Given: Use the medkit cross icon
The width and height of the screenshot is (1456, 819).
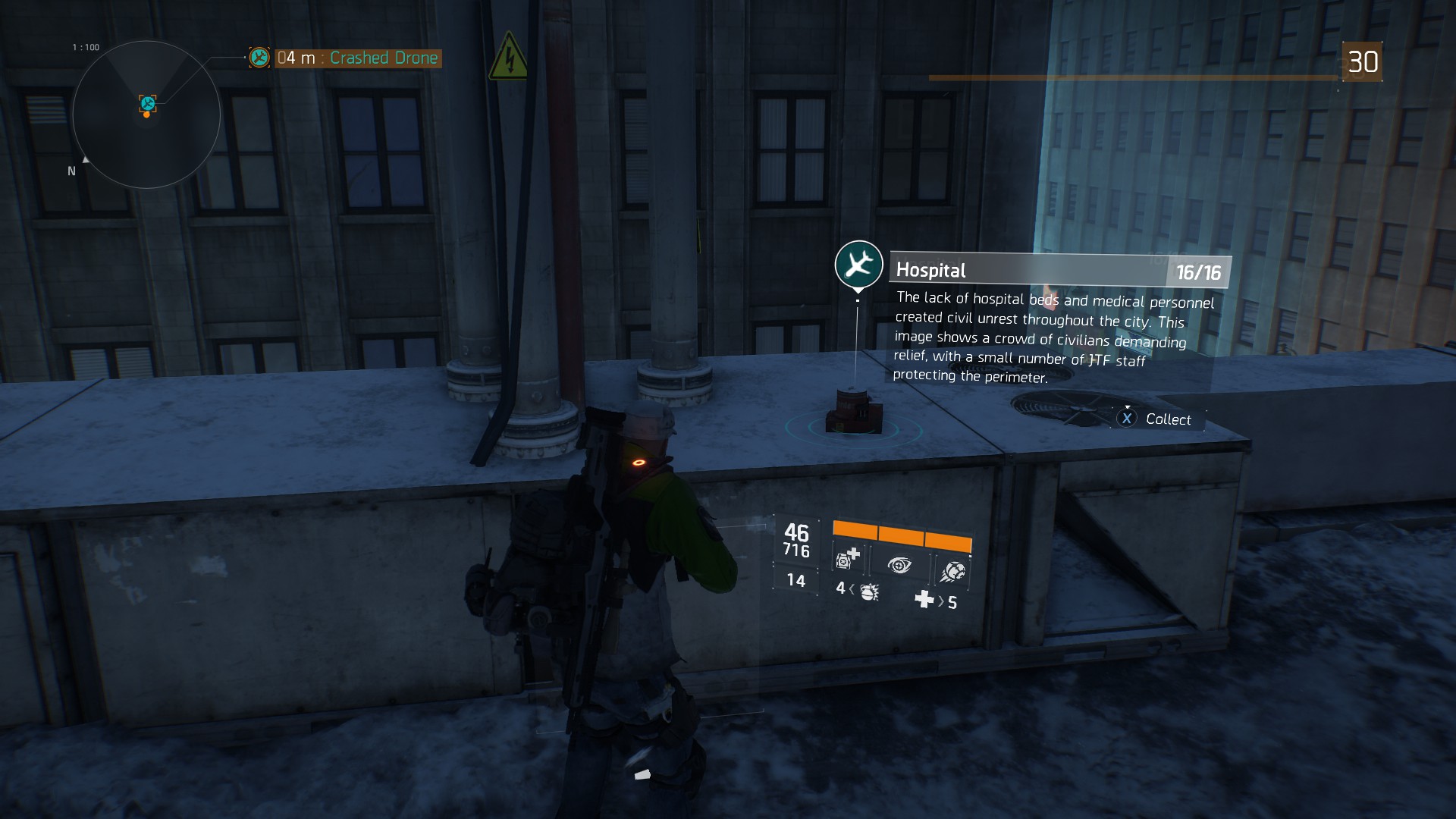Looking at the screenshot, I should [924, 600].
